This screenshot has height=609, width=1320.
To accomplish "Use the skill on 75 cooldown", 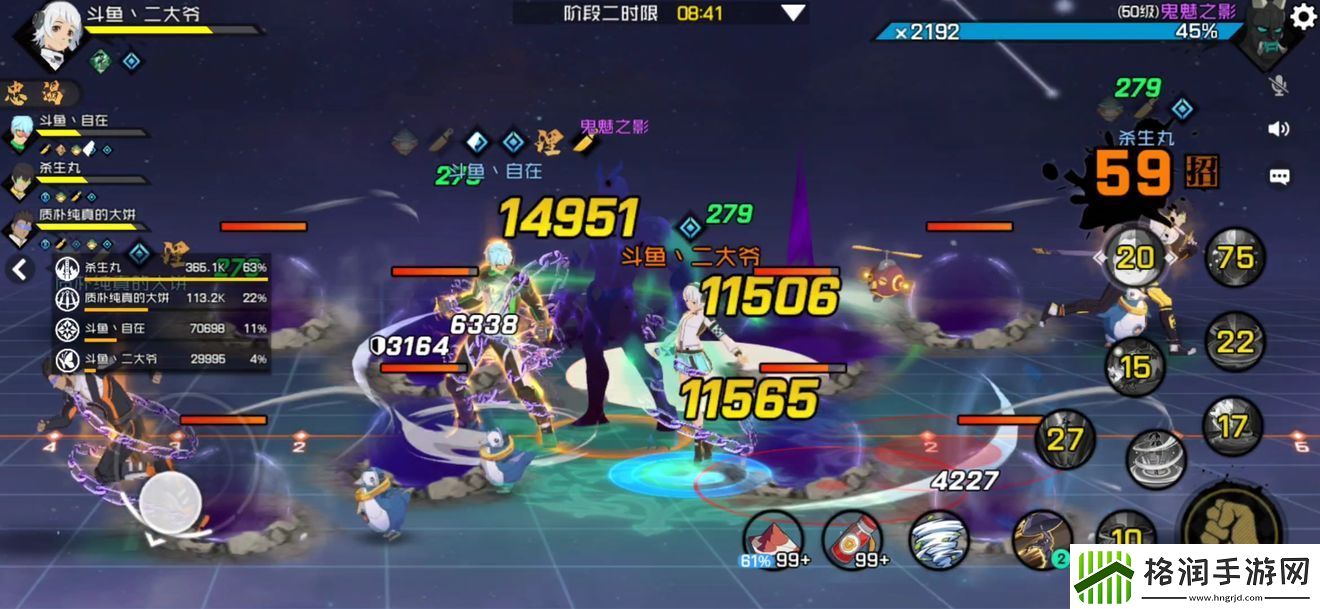I will (x=1236, y=258).
